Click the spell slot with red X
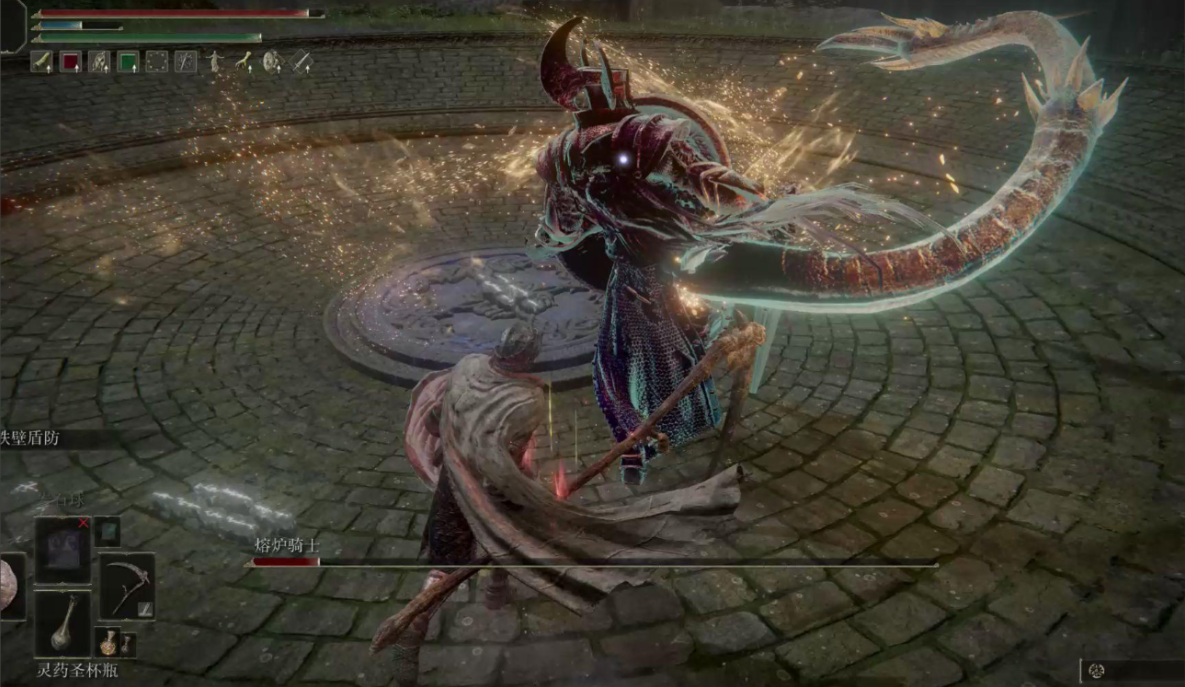 (63, 548)
